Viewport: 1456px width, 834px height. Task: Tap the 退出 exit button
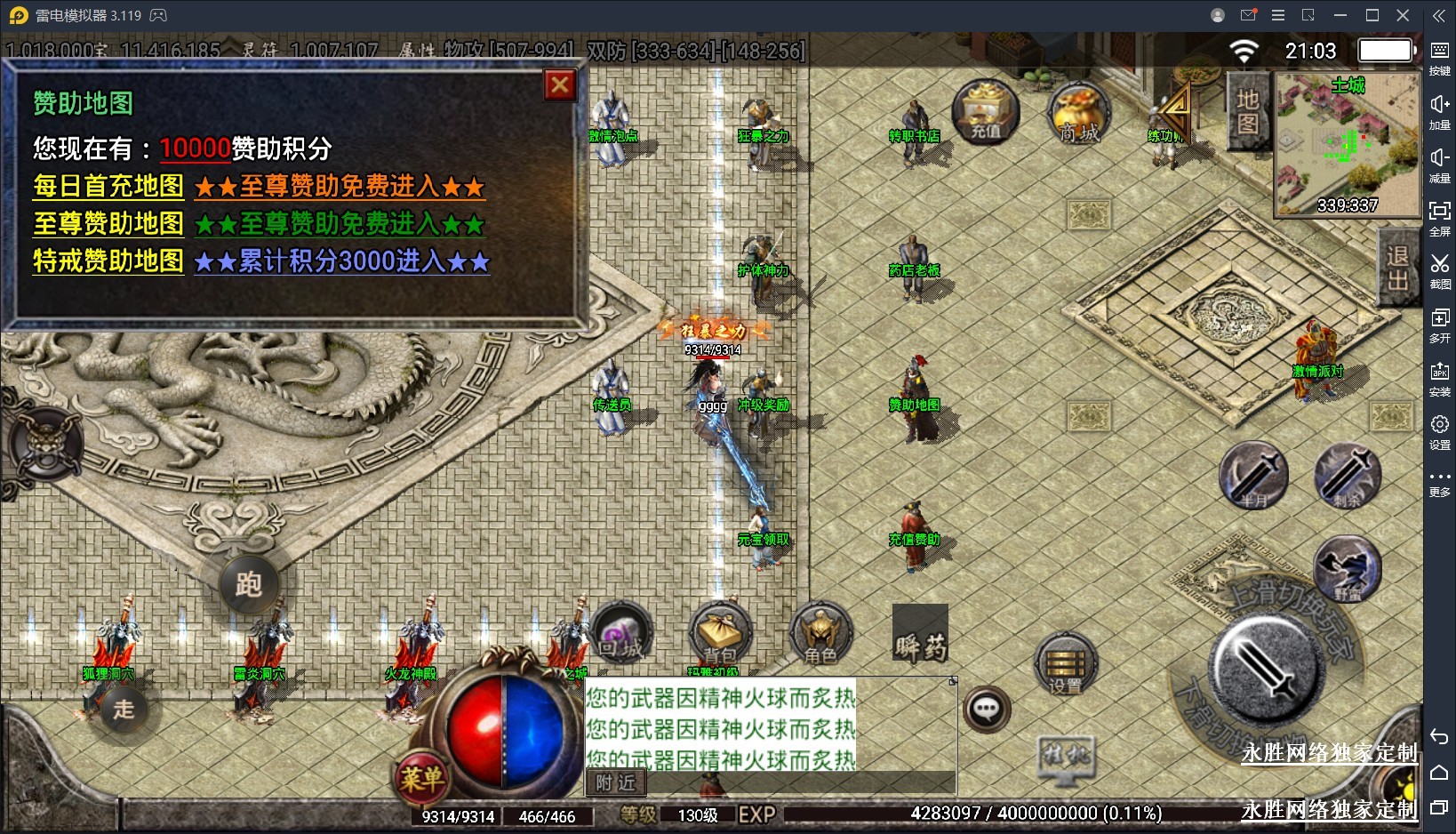1397,268
